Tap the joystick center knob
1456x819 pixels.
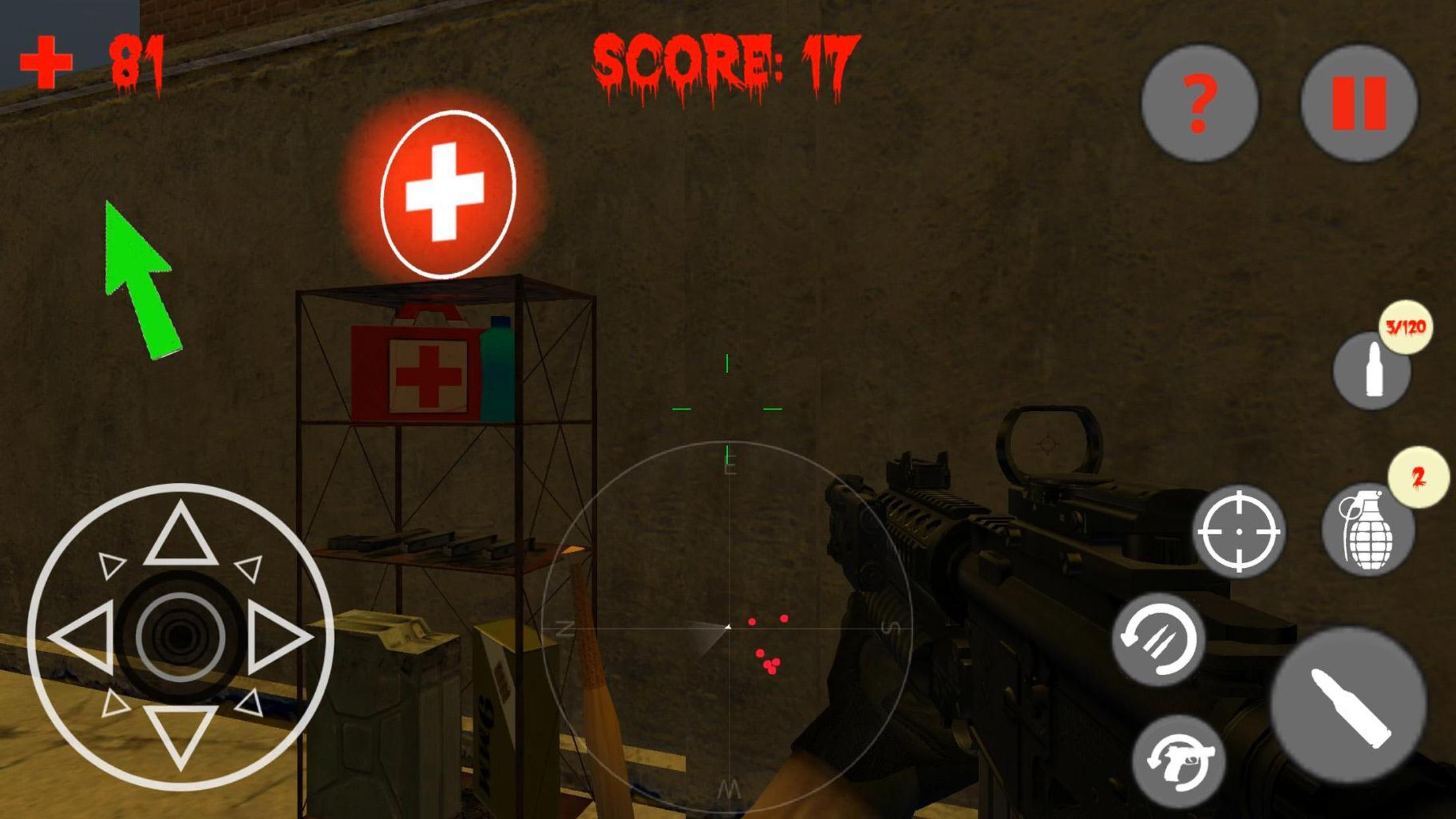tap(181, 637)
